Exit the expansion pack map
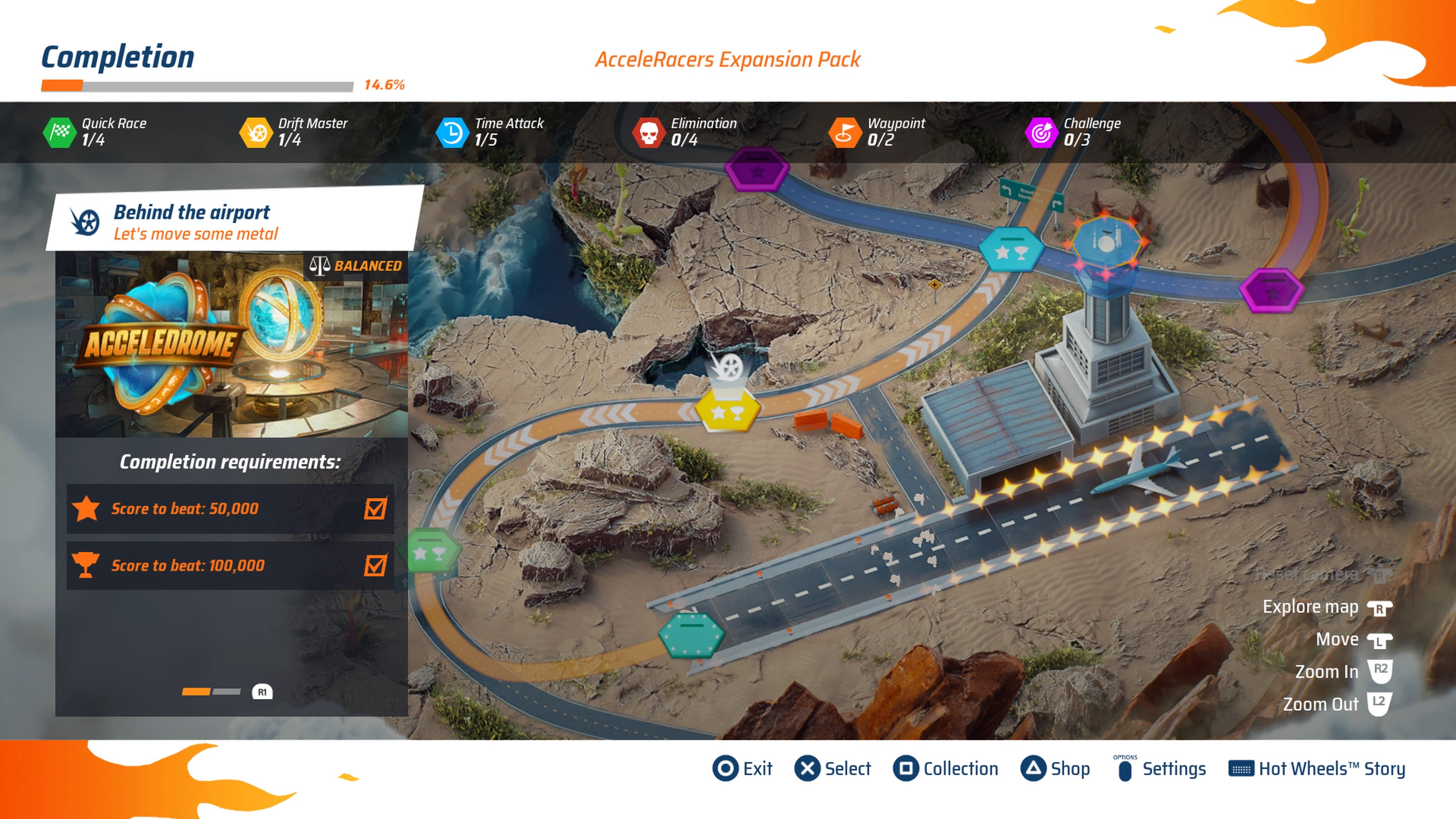The image size is (1456, 819). coord(742,769)
